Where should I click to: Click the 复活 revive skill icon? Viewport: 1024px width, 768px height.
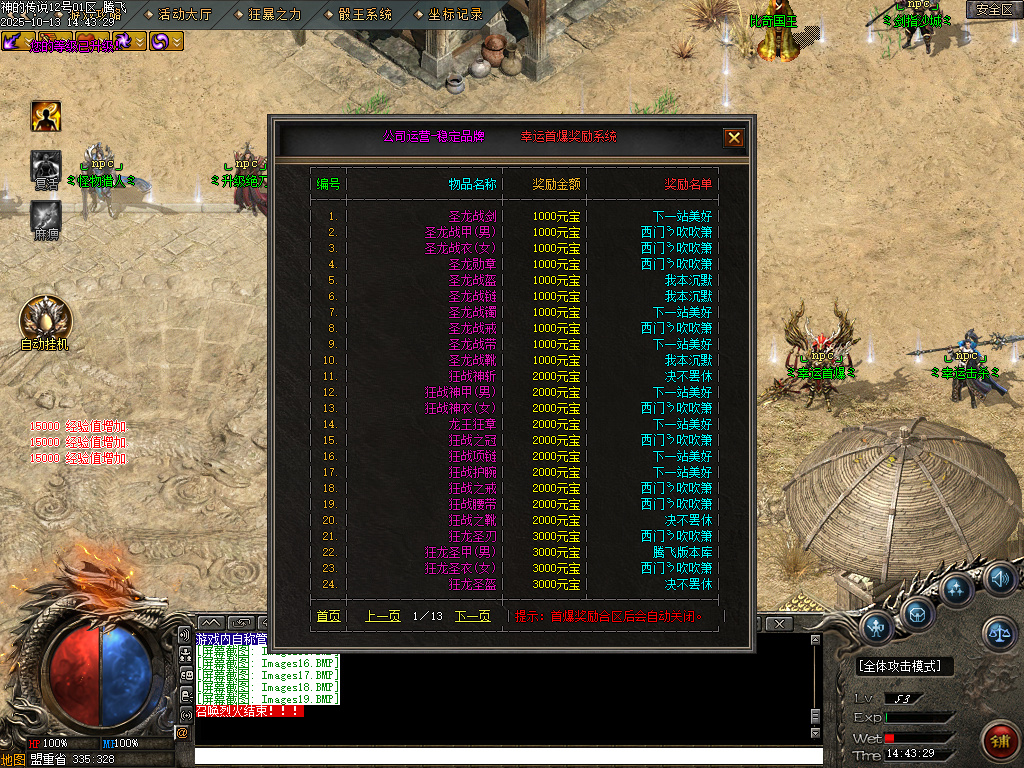[x=46, y=166]
